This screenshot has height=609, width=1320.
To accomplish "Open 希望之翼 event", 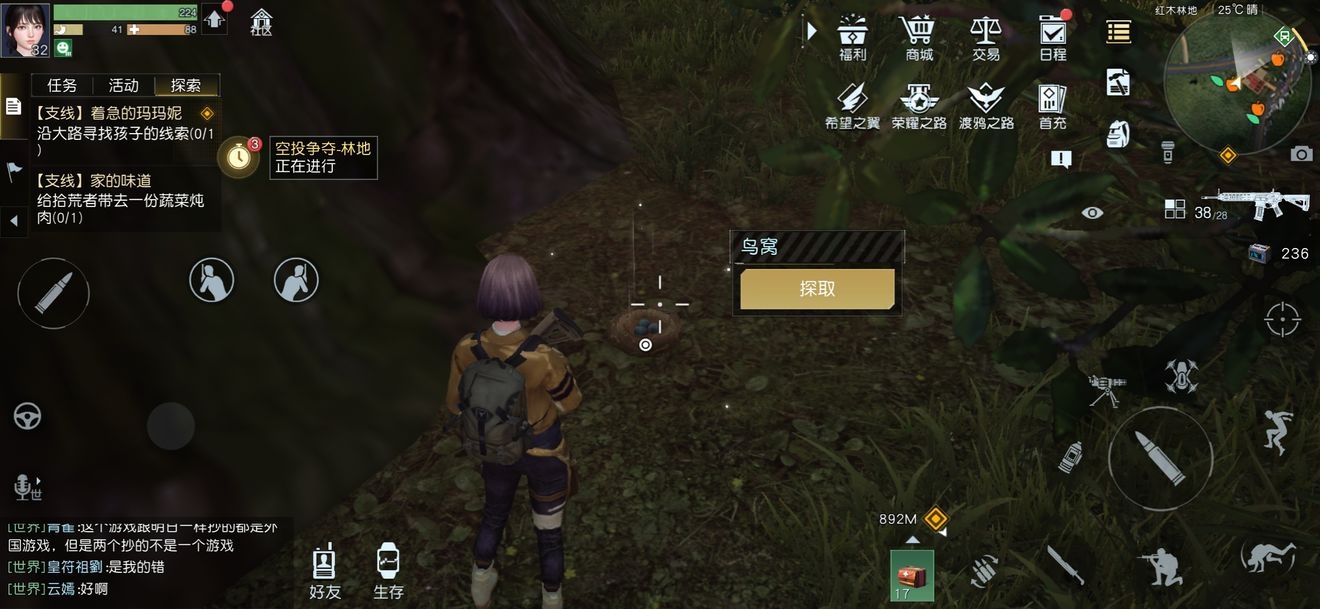I will point(852,105).
